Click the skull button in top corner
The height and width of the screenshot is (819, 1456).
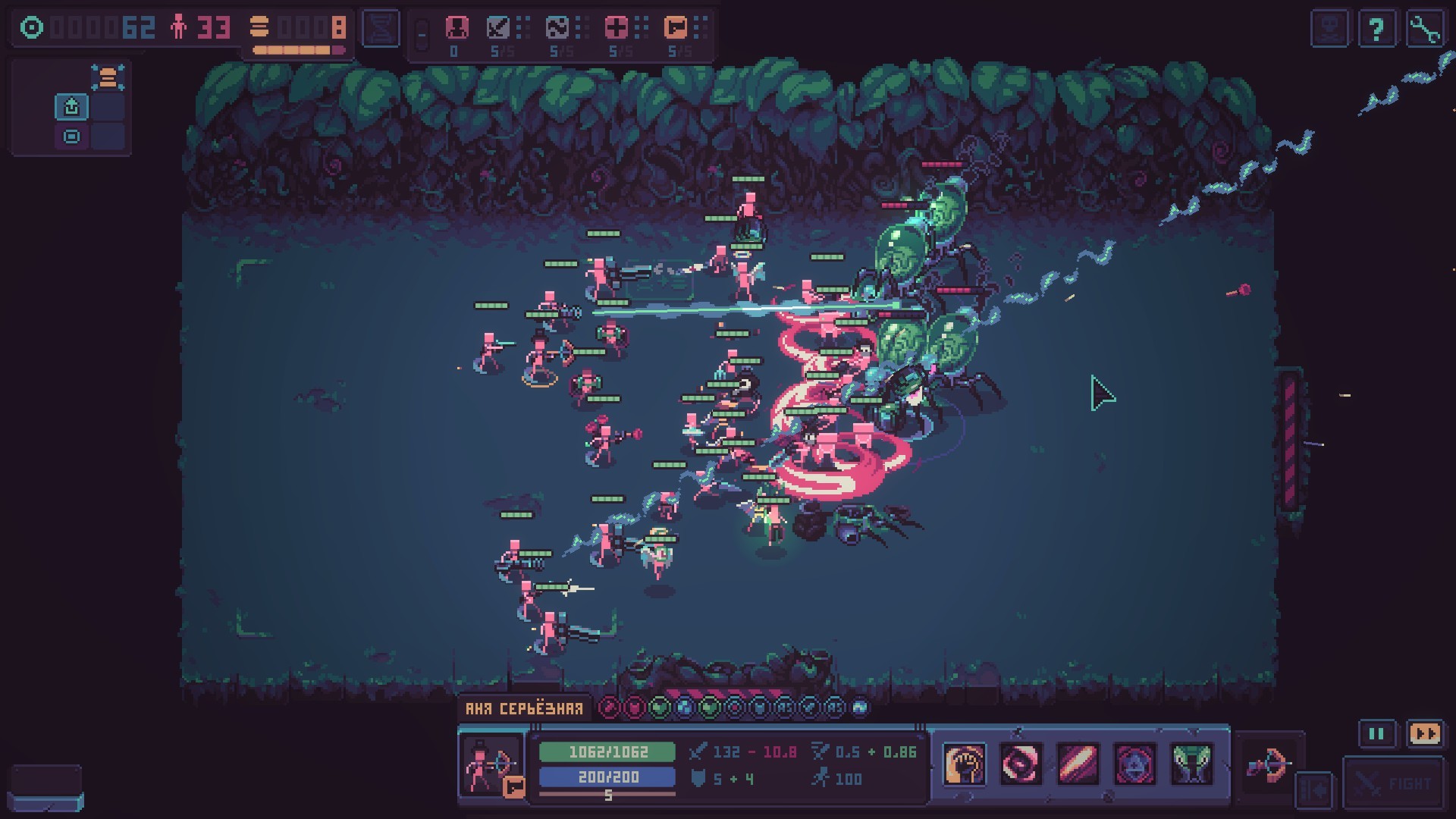point(1330,30)
